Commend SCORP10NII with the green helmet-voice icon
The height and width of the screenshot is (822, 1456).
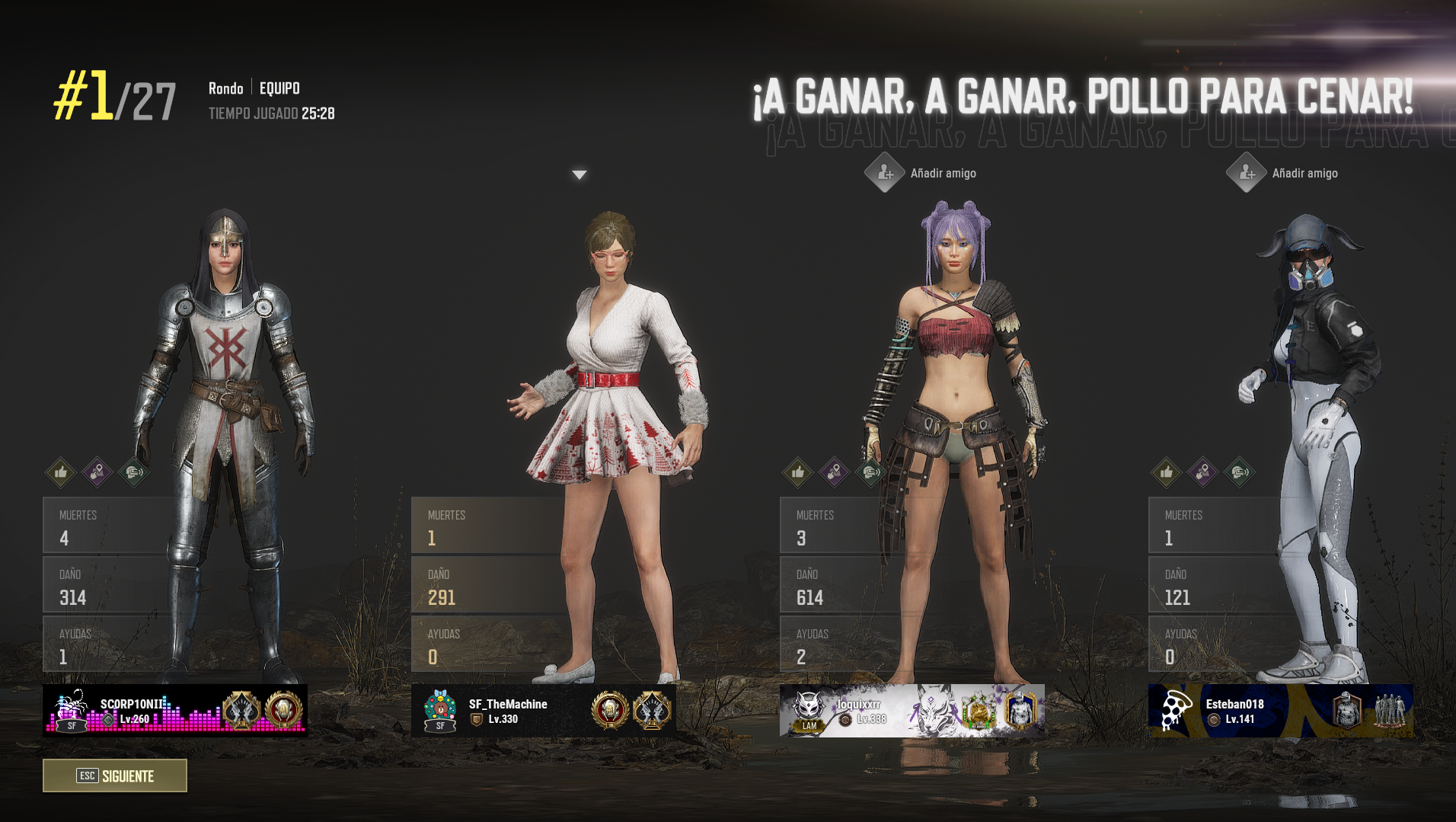(x=133, y=472)
